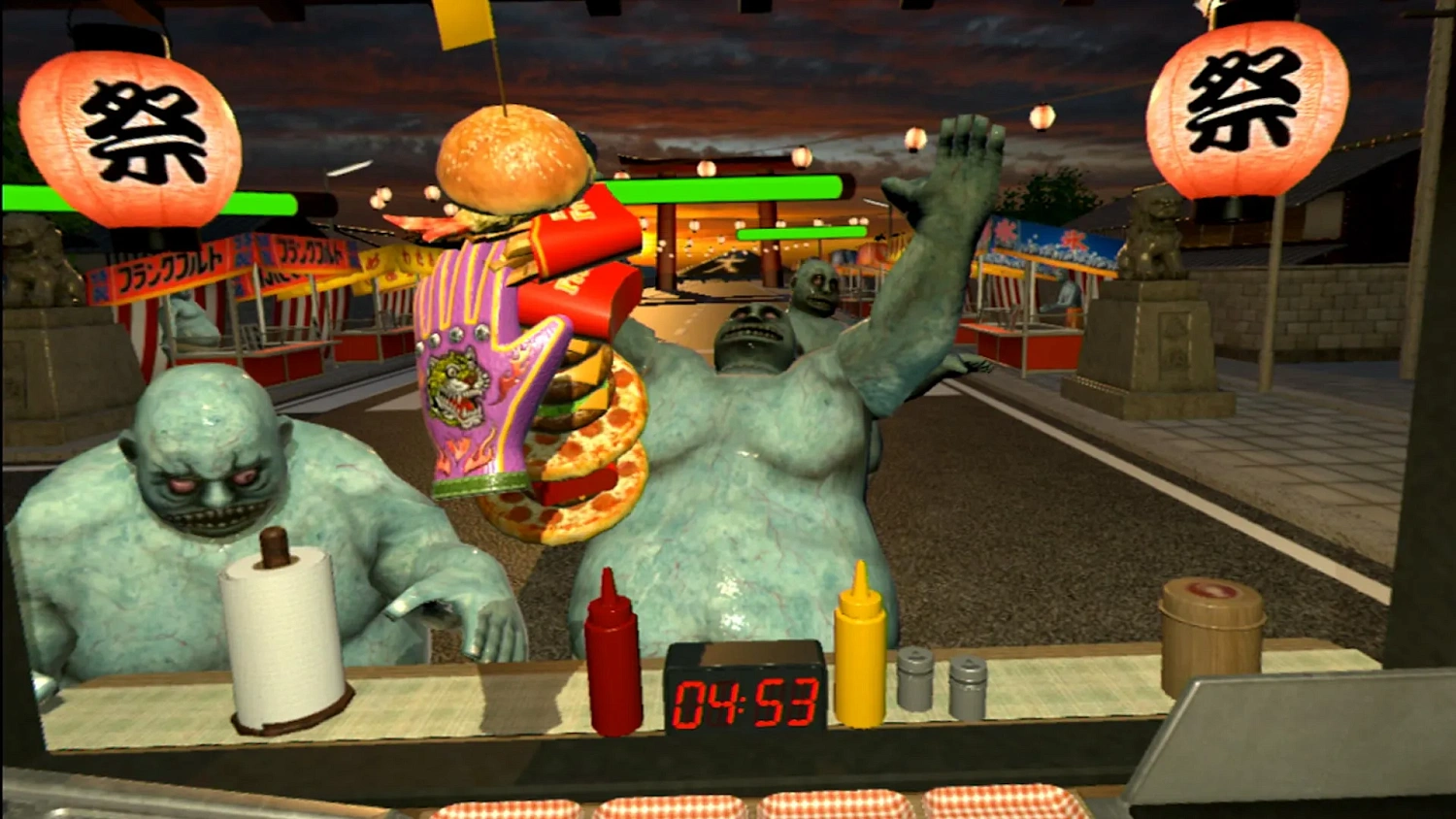The width and height of the screenshot is (1456, 819).
Task: Tap the digital timer showing 04:53
Action: pos(743,699)
